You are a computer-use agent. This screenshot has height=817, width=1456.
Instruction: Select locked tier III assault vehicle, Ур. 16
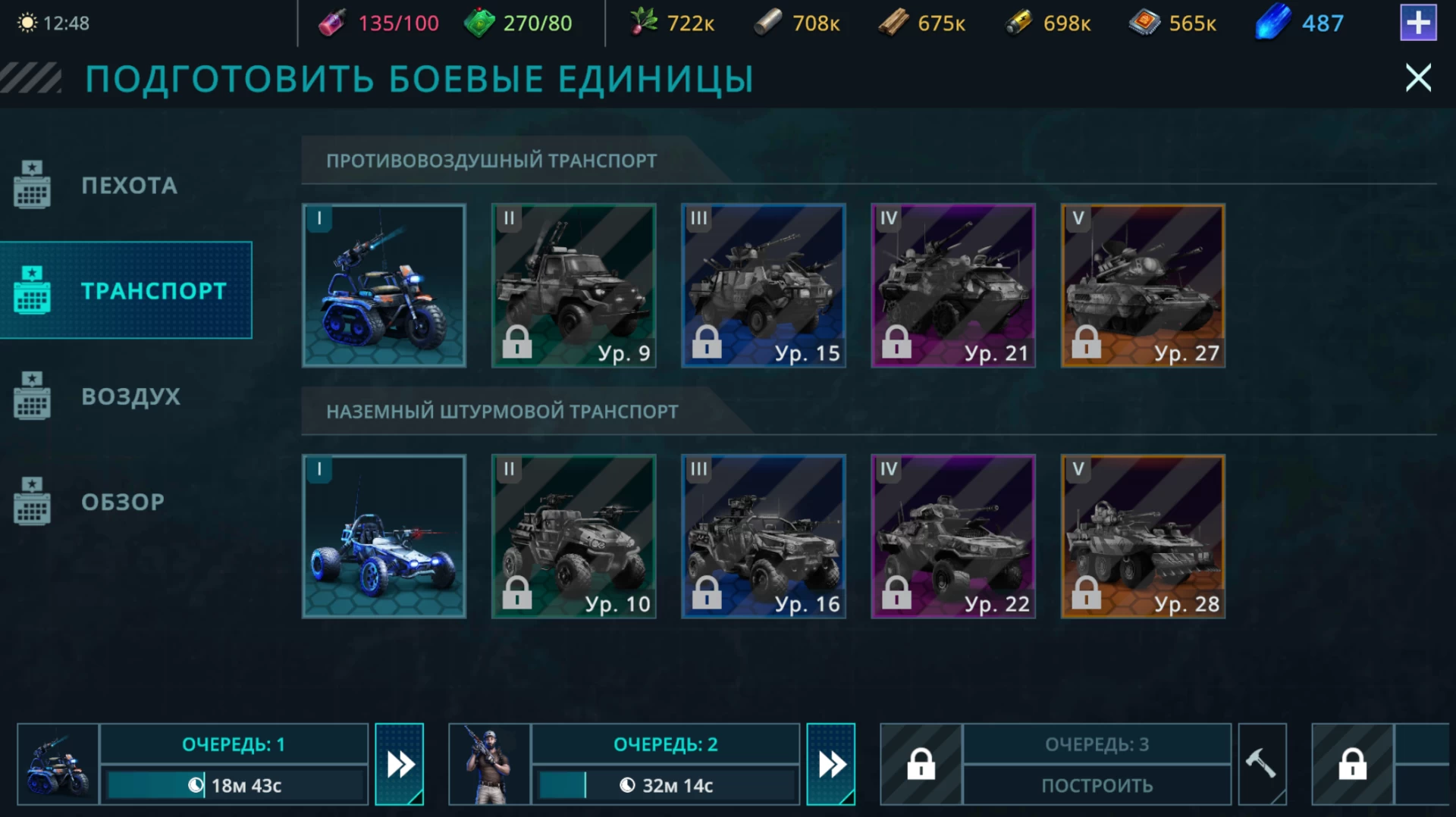[763, 537]
